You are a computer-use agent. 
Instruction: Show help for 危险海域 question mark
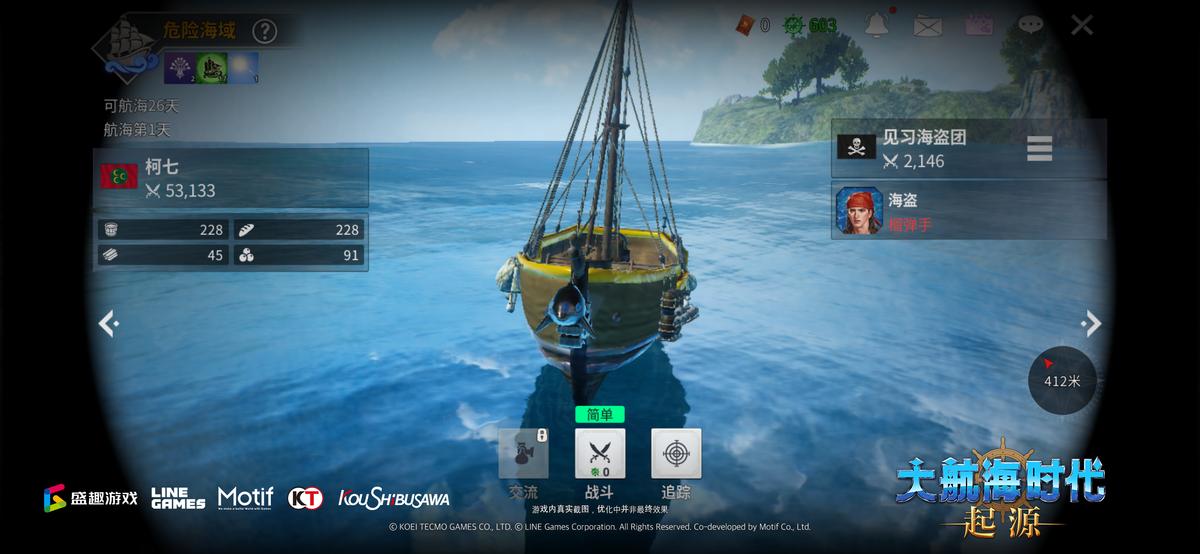264,31
